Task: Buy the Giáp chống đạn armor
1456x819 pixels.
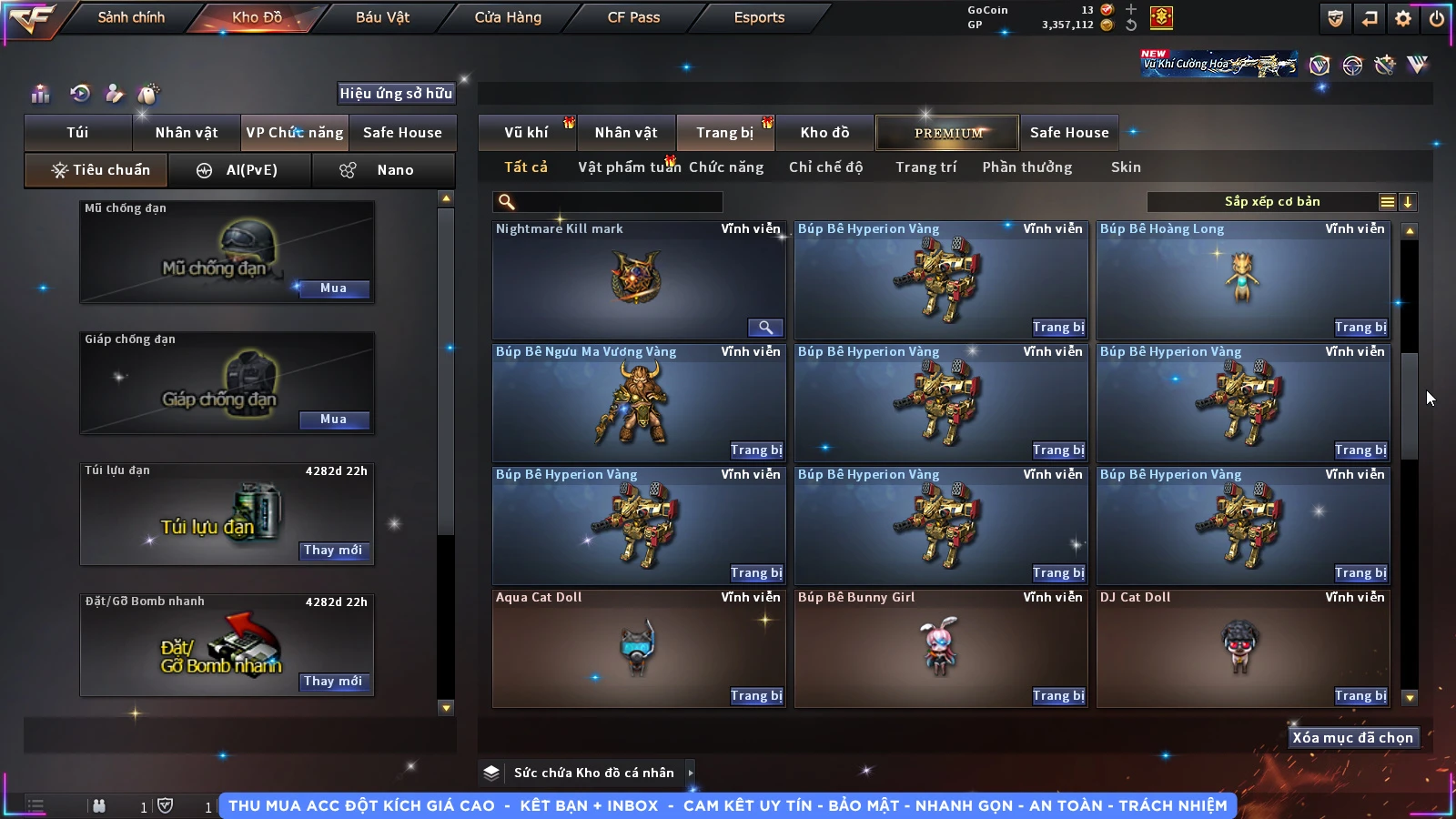Action: (x=333, y=420)
